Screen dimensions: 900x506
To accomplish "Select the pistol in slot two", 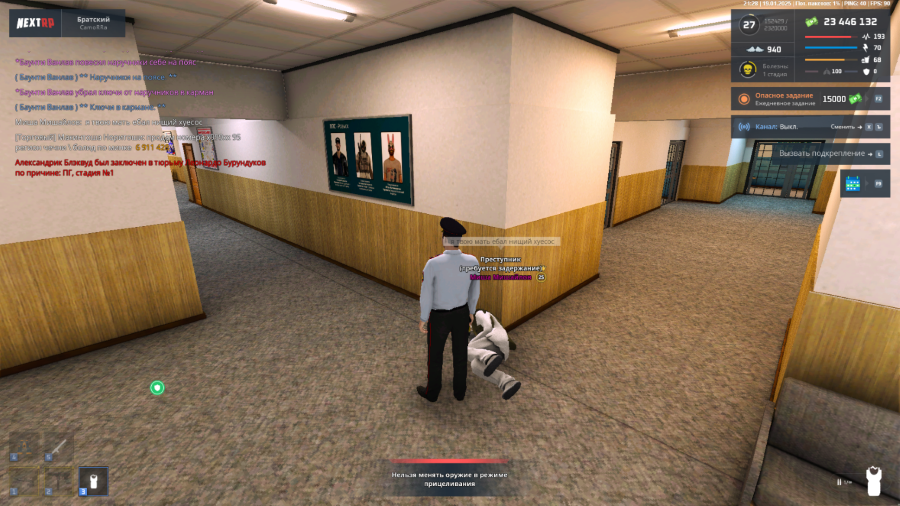I will [59, 481].
